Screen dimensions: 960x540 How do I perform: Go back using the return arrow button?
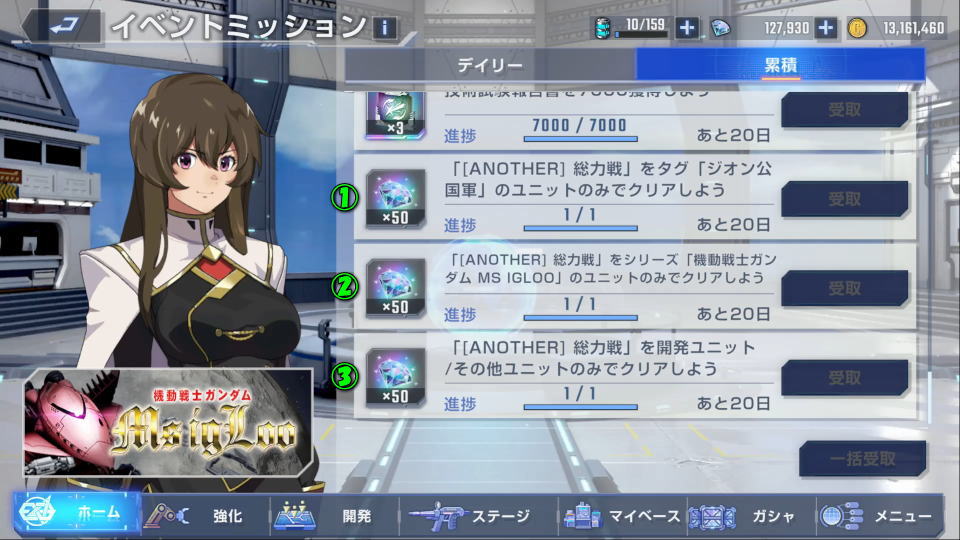[62, 27]
